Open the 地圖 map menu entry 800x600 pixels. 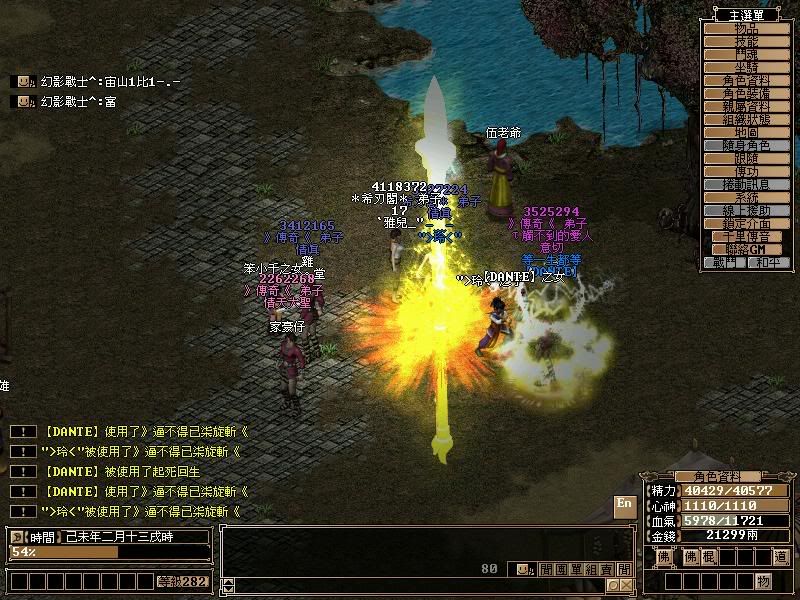pyautogui.click(x=747, y=132)
